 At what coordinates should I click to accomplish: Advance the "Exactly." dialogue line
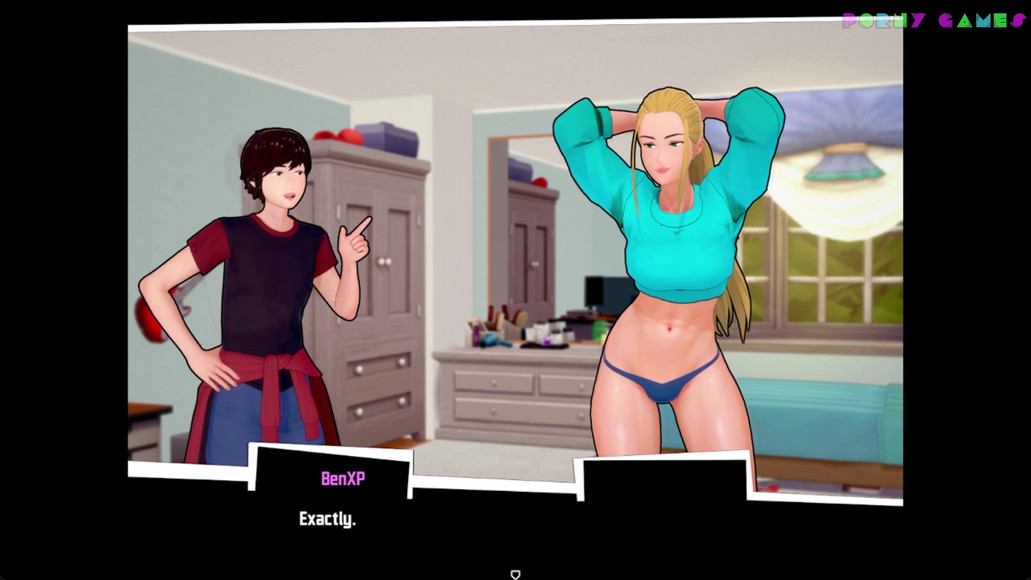click(x=327, y=519)
